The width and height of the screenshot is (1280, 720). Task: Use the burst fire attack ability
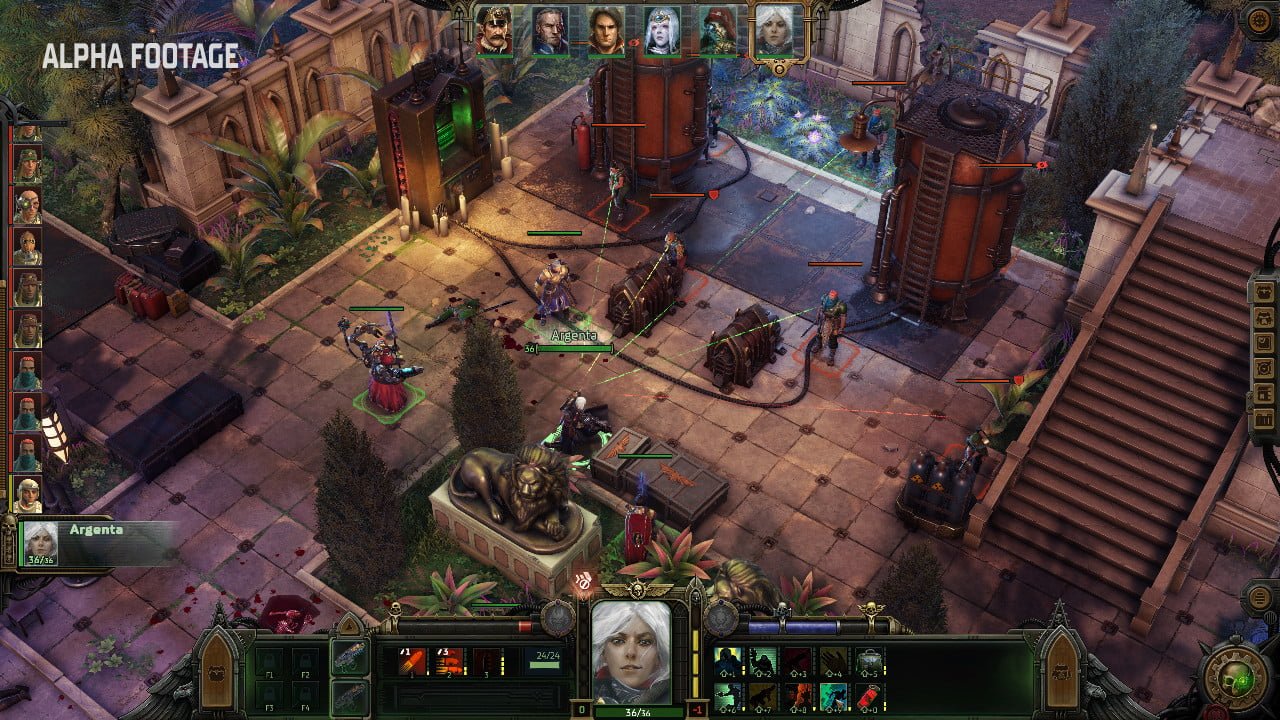coord(450,661)
